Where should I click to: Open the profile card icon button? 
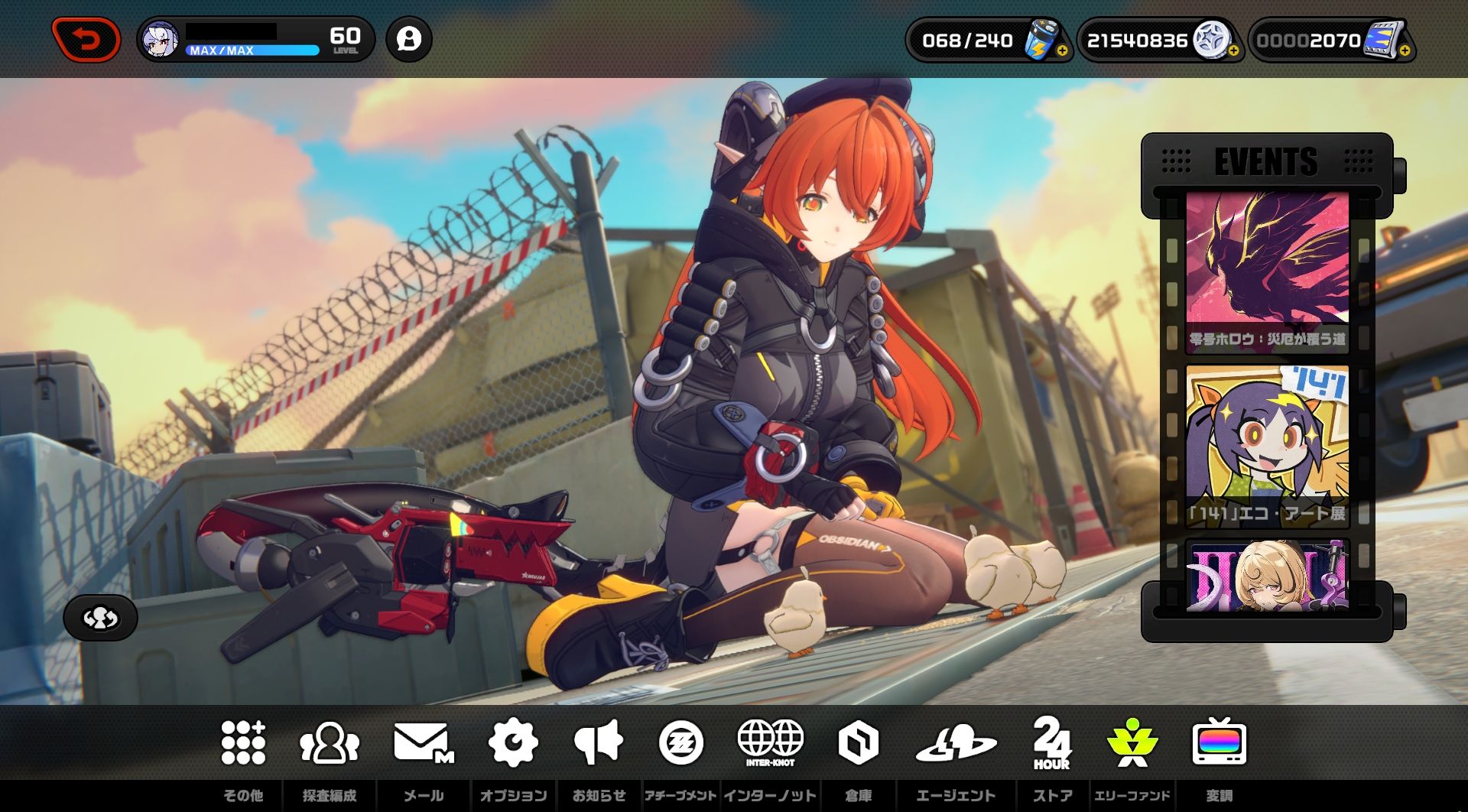(x=409, y=40)
